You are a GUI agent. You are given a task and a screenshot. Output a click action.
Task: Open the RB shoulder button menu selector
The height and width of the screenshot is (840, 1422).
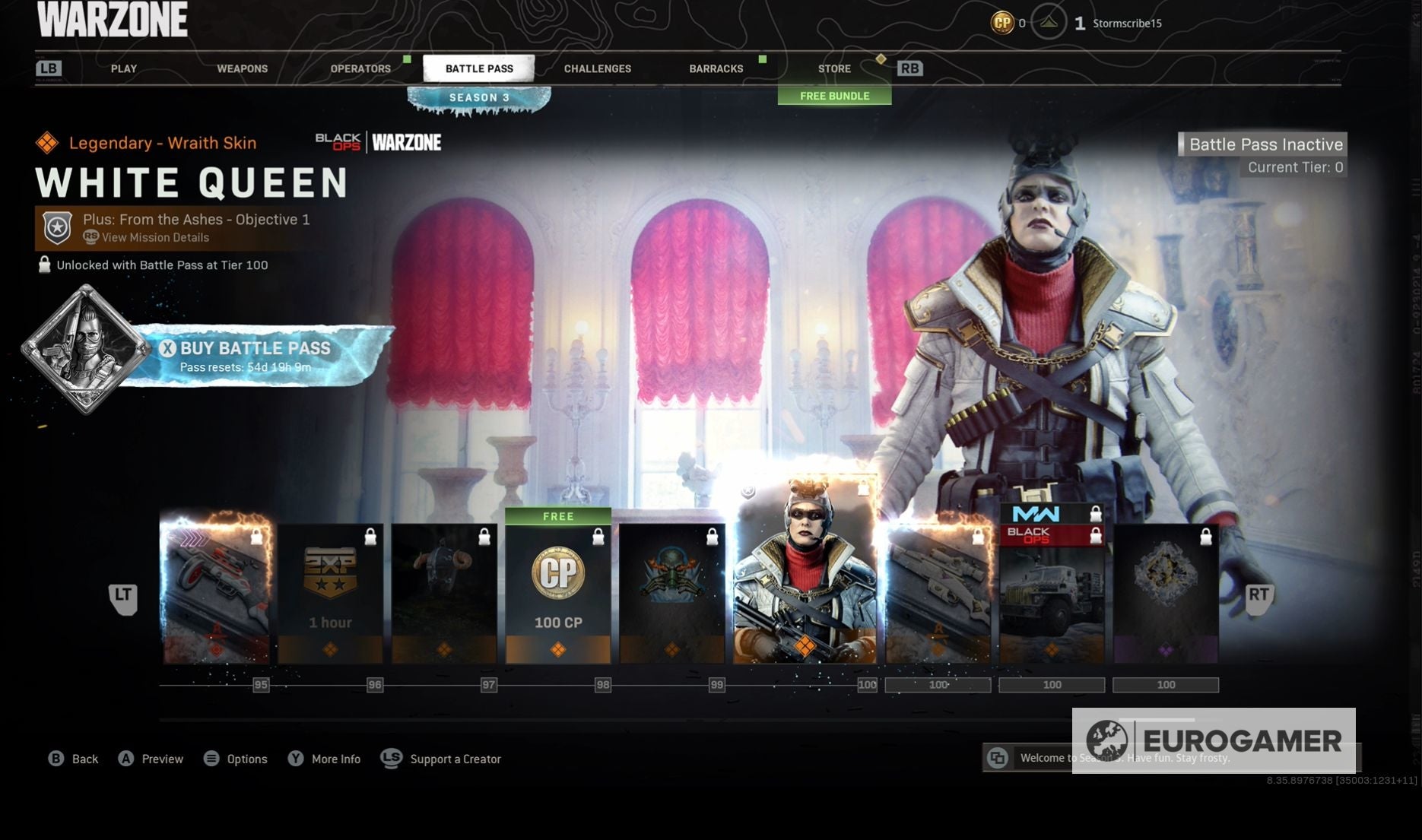pyautogui.click(x=909, y=68)
